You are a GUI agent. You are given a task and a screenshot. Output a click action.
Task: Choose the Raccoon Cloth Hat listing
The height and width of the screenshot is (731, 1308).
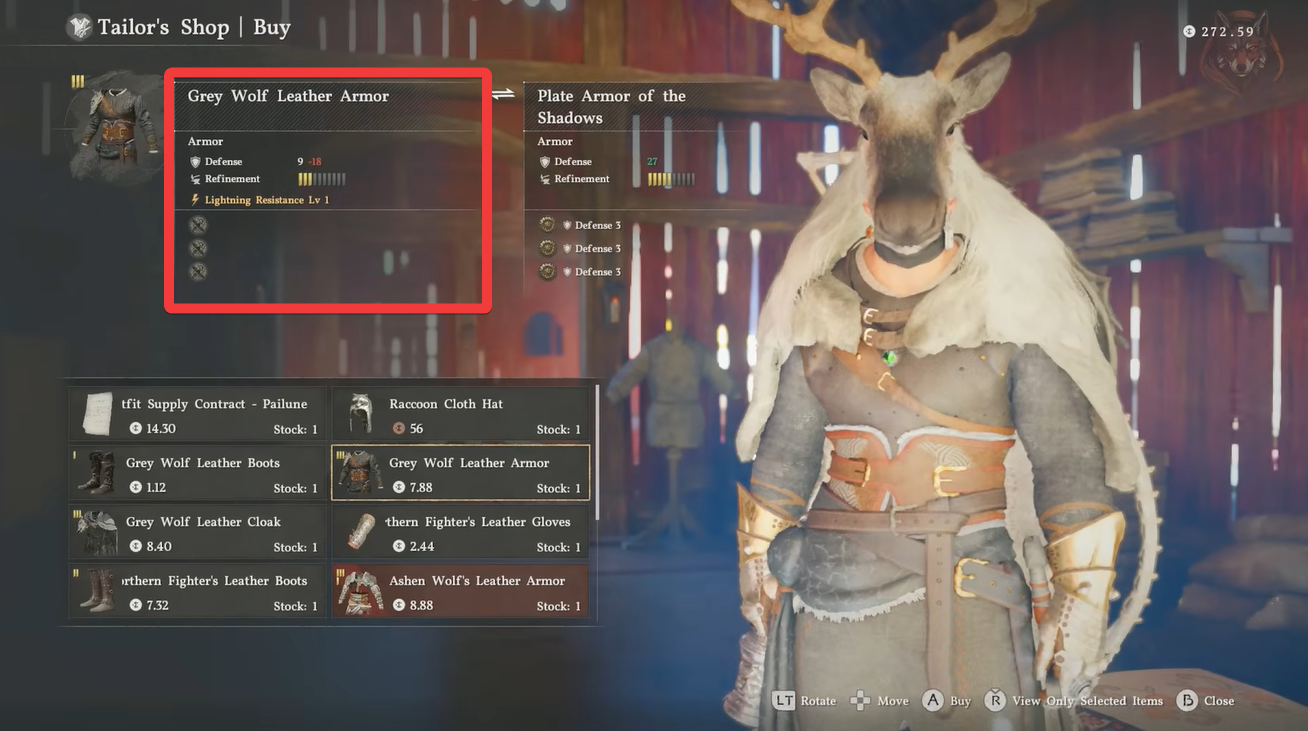pos(460,415)
